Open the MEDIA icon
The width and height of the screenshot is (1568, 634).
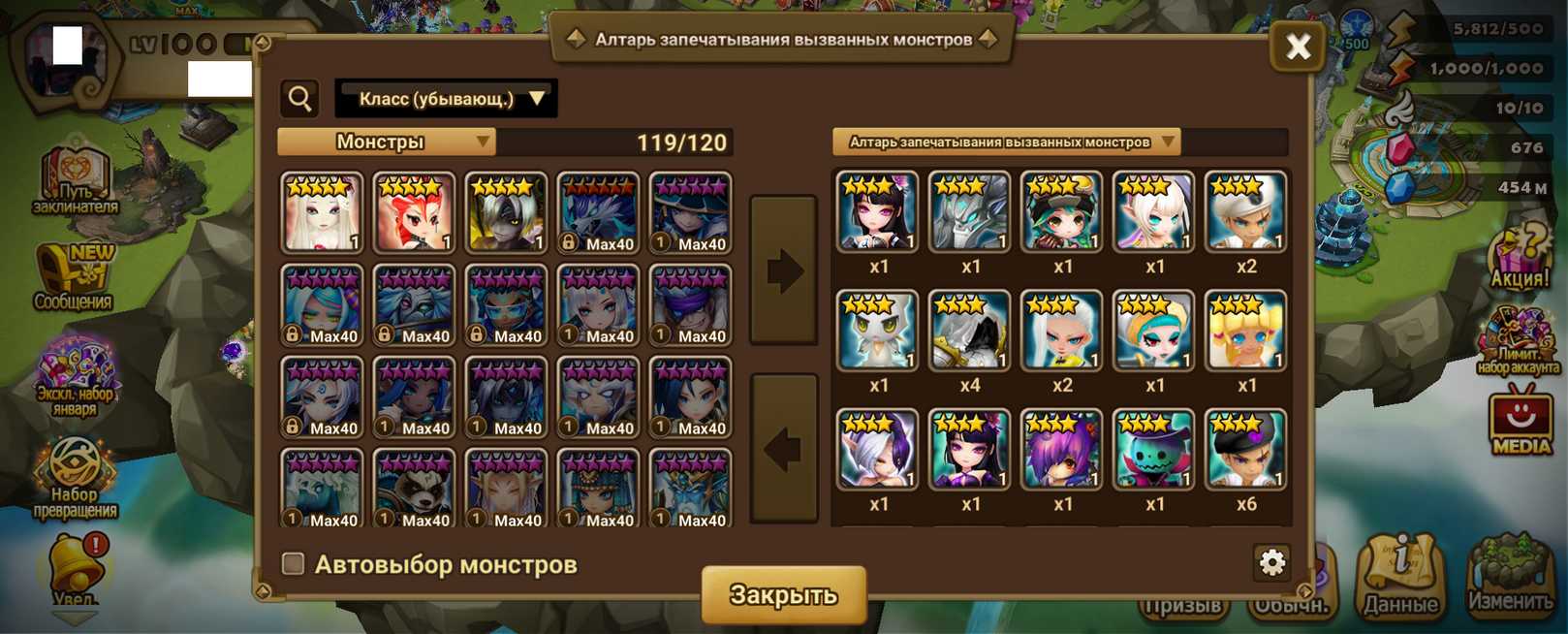point(1520,420)
